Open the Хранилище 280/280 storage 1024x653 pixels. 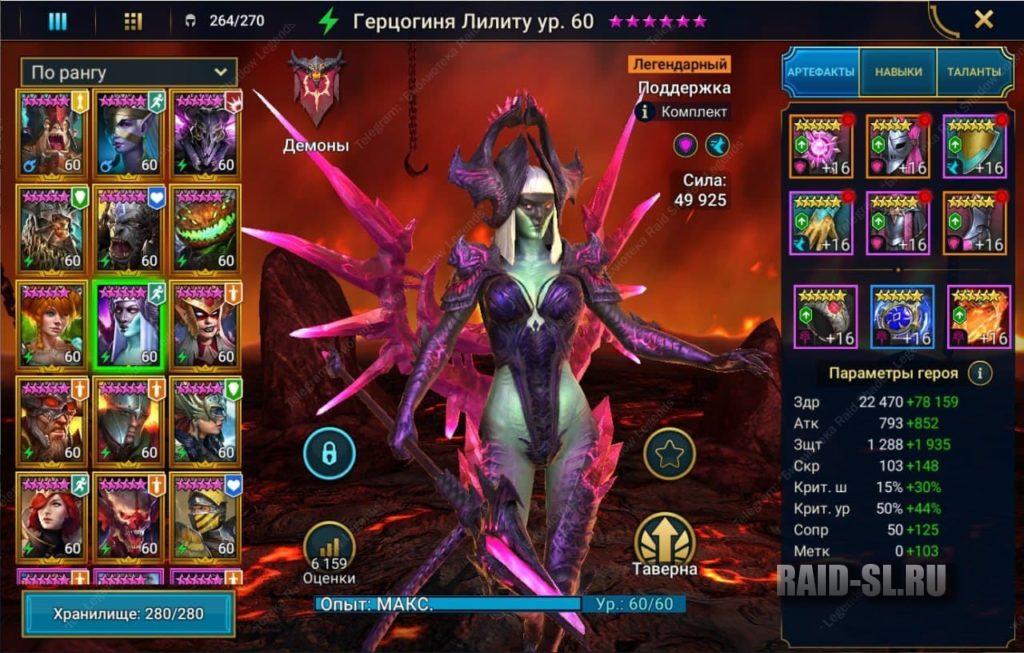pyautogui.click(x=129, y=614)
